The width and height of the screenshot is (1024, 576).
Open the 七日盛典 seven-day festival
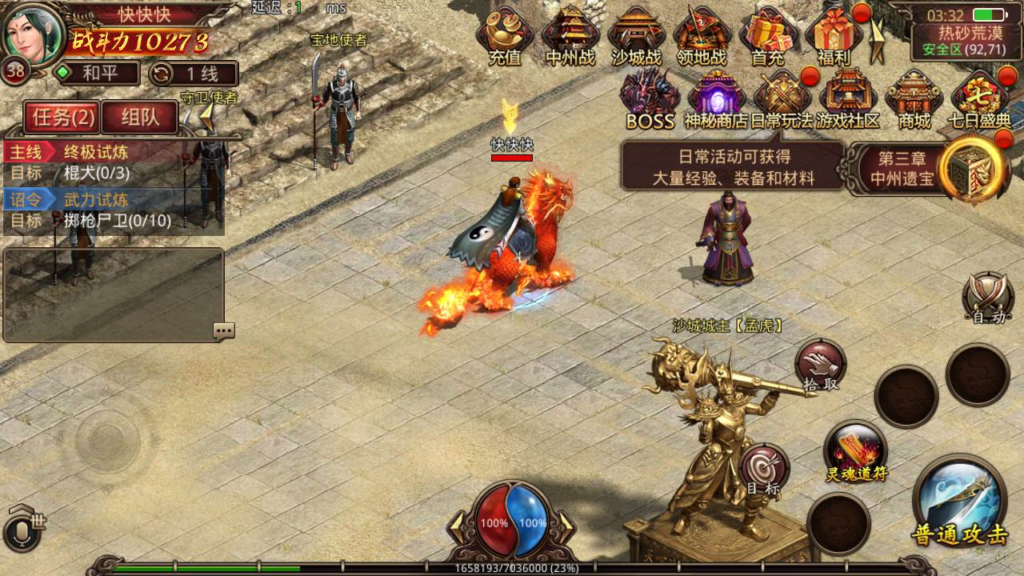pos(980,98)
